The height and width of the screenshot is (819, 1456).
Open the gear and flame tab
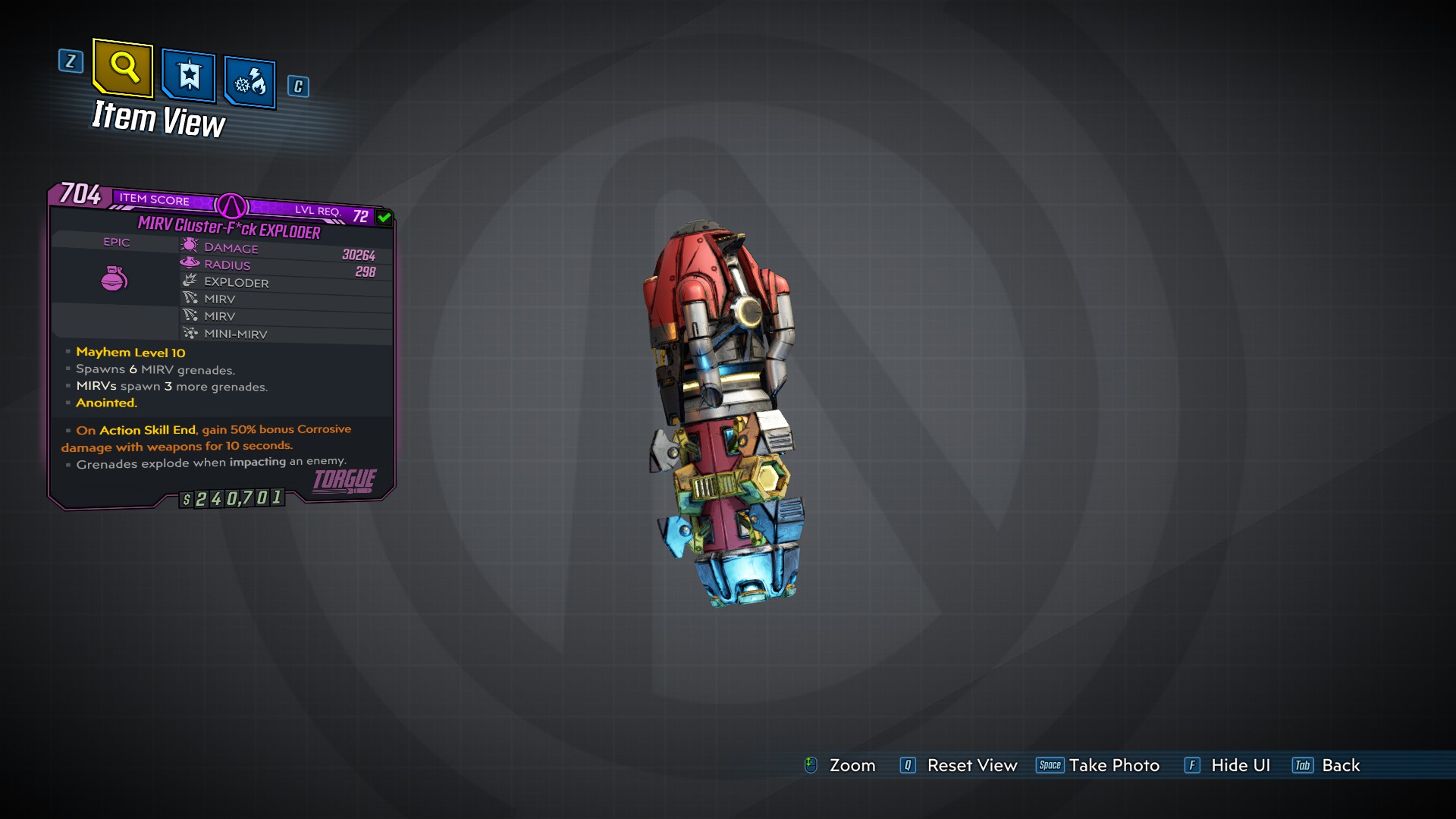(x=250, y=82)
